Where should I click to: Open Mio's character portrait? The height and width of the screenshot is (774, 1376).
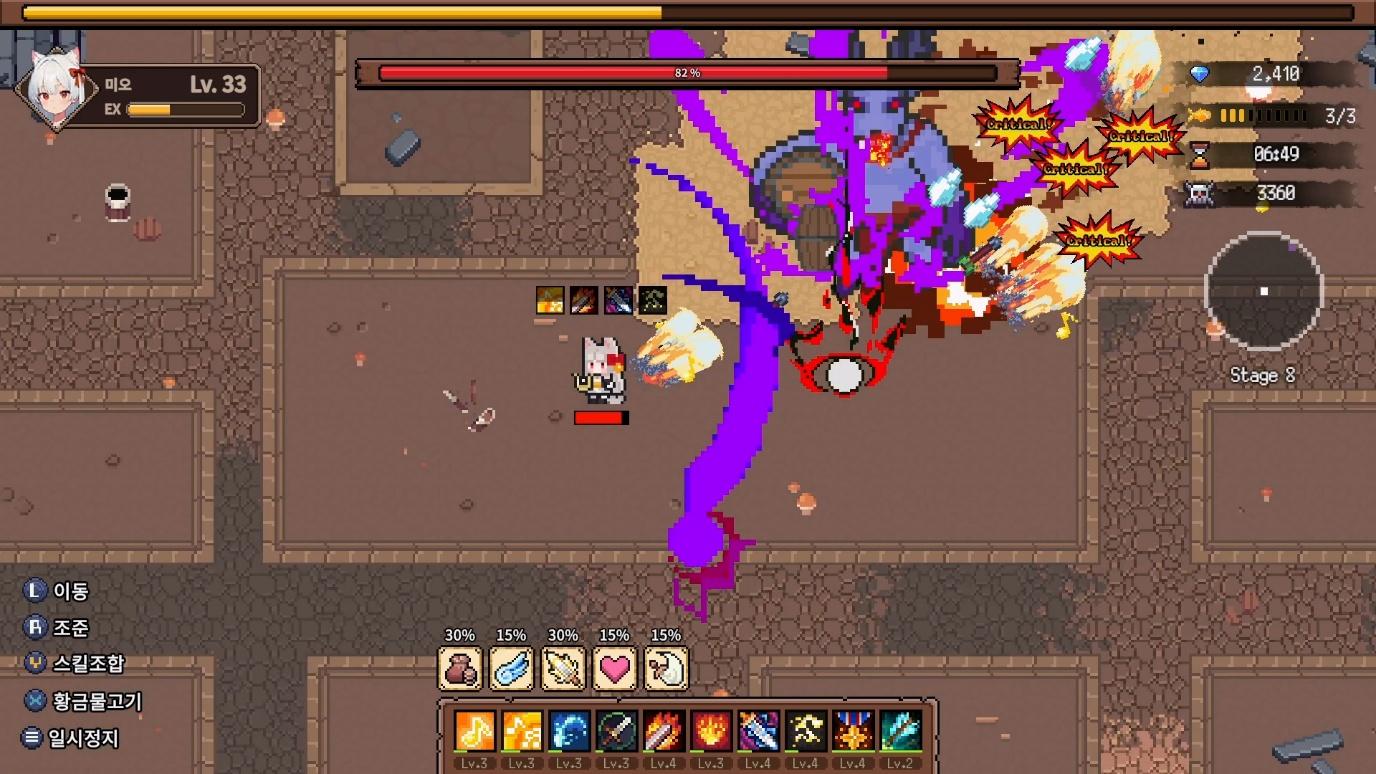[56, 90]
